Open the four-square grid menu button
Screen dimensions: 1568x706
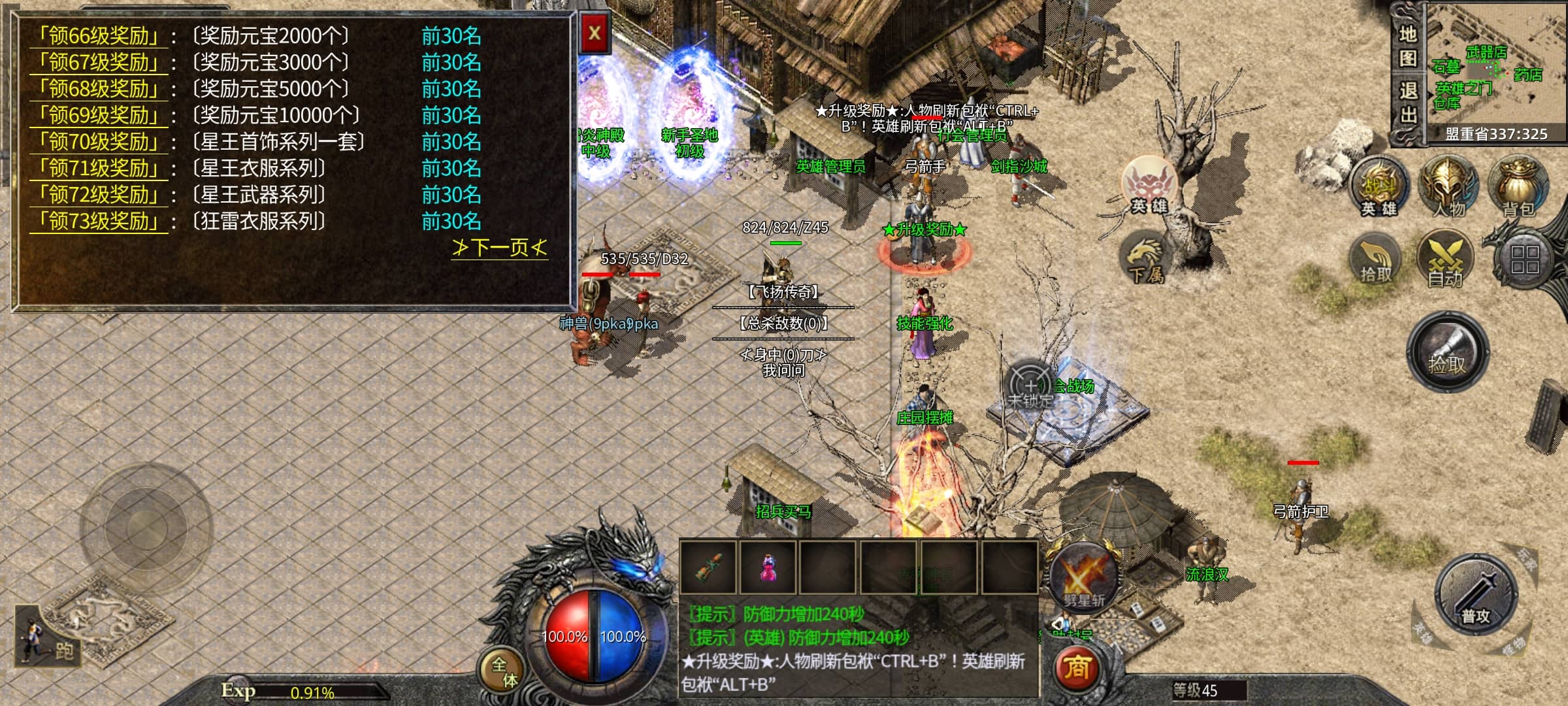click(x=1525, y=260)
